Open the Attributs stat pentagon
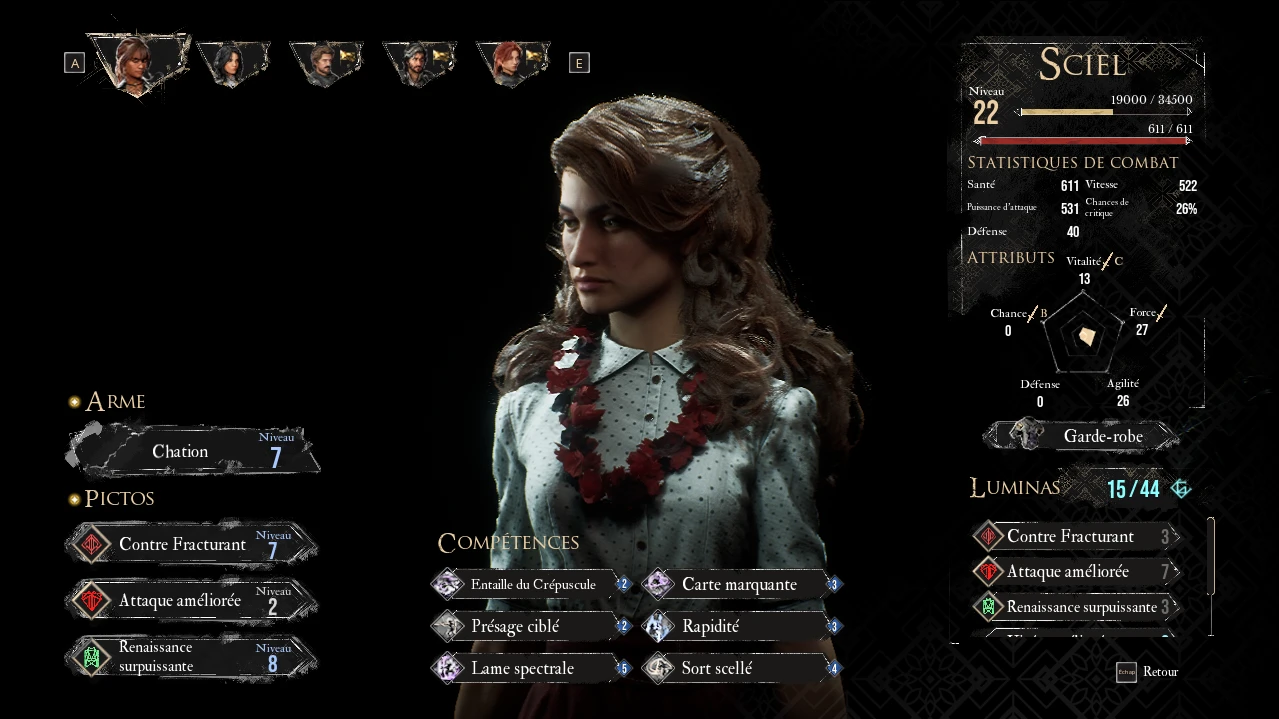 click(1084, 336)
